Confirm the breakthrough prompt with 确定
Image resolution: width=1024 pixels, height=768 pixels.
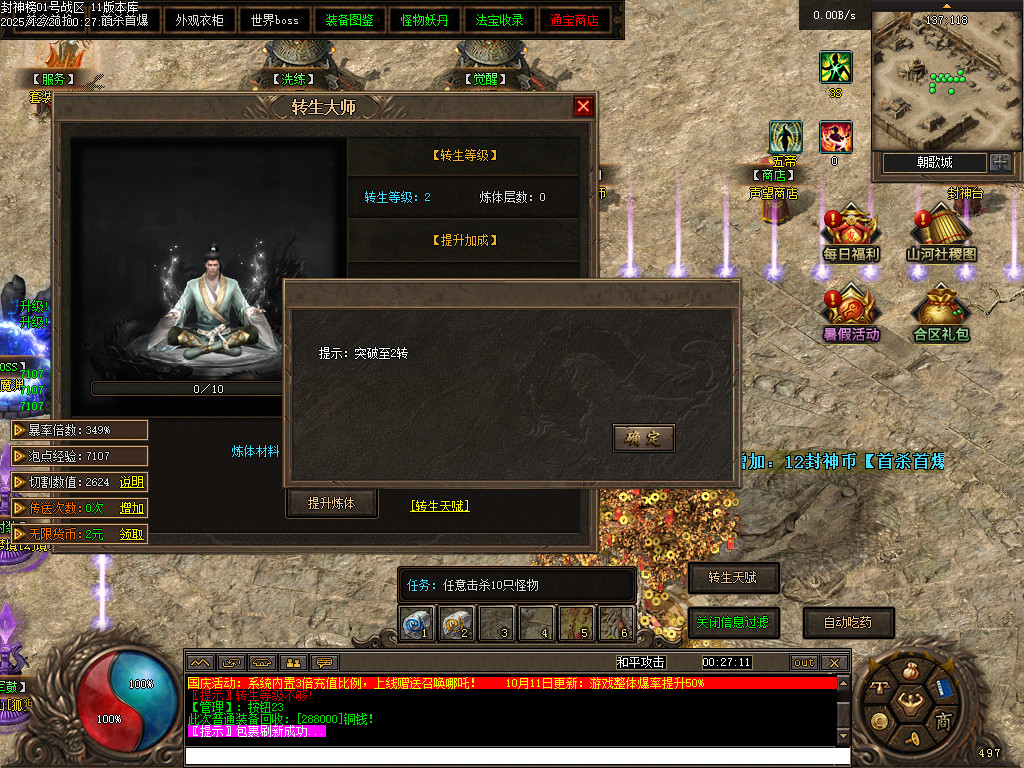pos(643,438)
